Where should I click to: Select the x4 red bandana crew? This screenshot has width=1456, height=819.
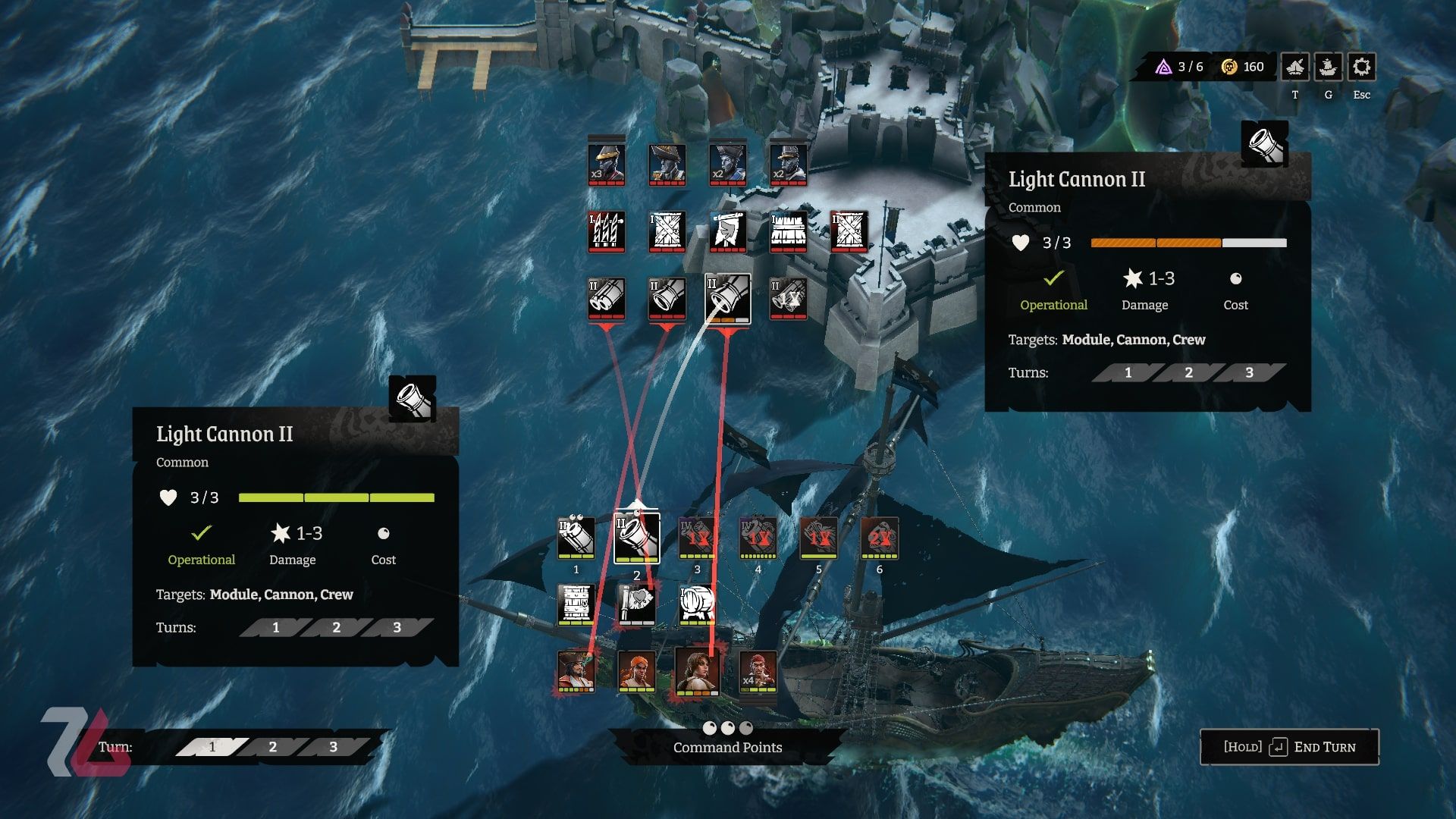(758, 671)
